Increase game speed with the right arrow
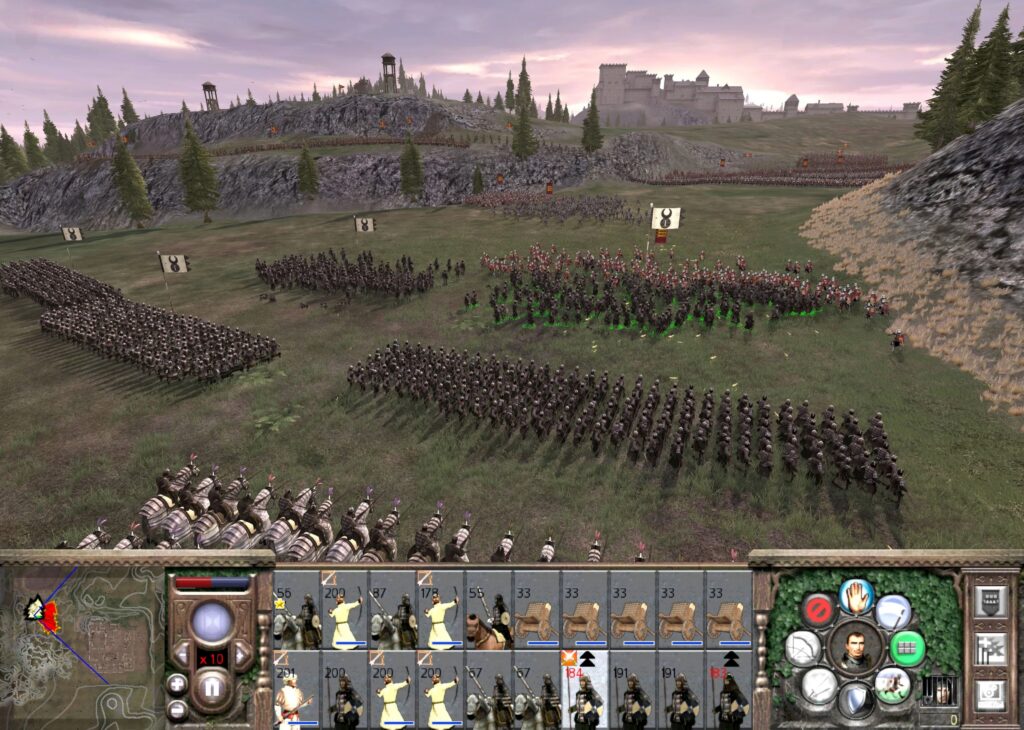Image resolution: width=1024 pixels, height=730 pixels. pyautogui.click(x=242, y=657)
